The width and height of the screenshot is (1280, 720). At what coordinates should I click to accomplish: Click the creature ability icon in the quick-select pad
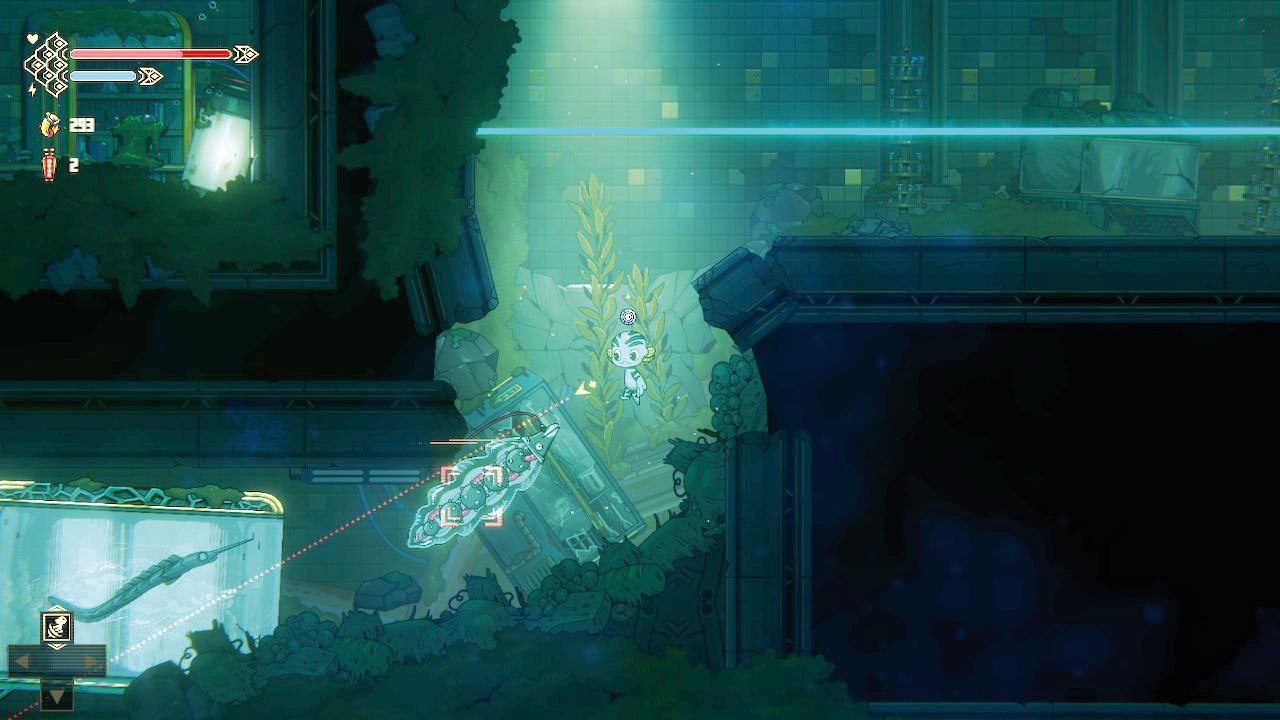click(57, 627)
